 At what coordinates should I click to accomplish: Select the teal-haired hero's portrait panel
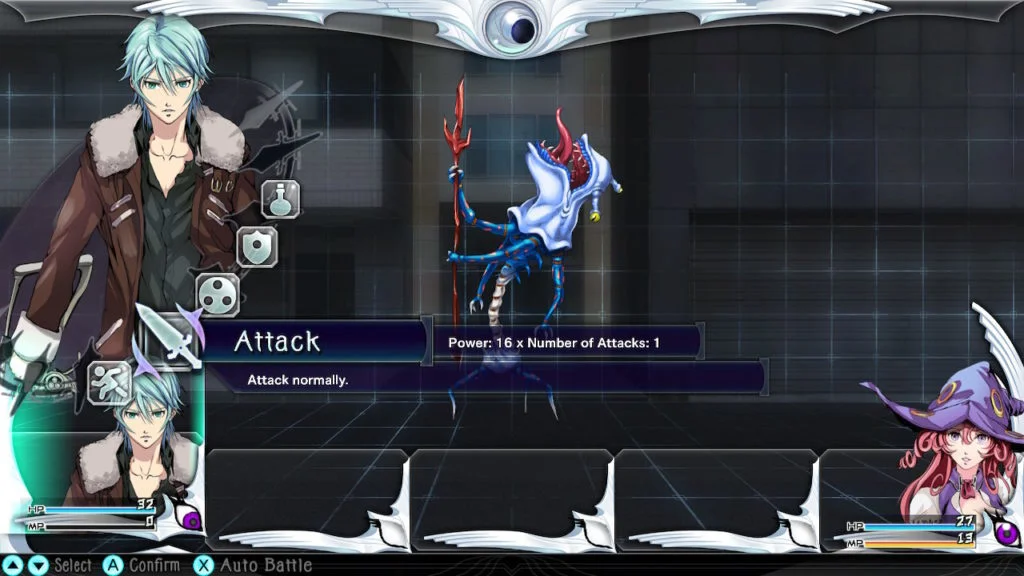110,455
